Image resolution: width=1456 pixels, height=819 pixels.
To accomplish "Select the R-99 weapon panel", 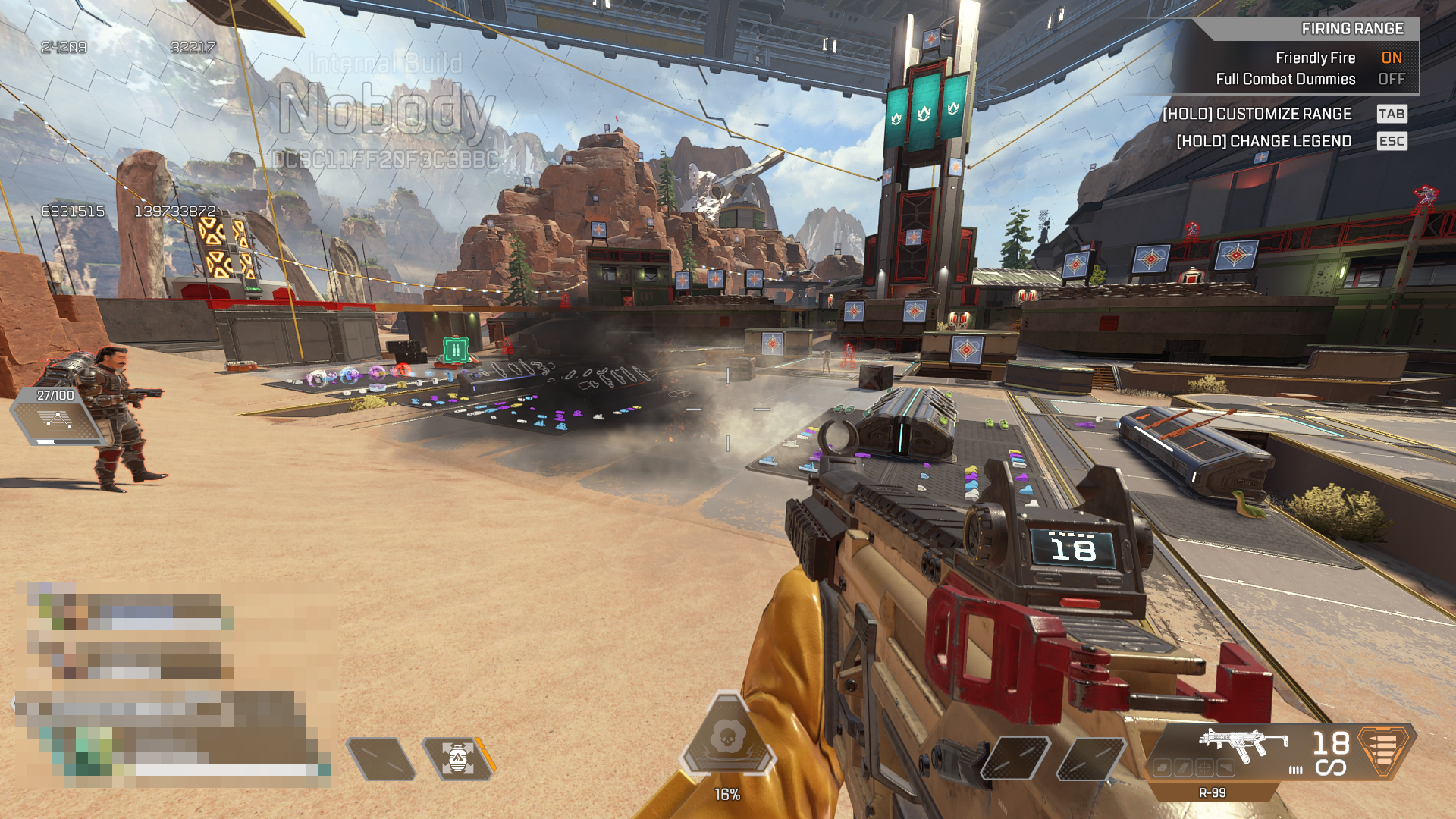I will click(x=1244, y=749).
